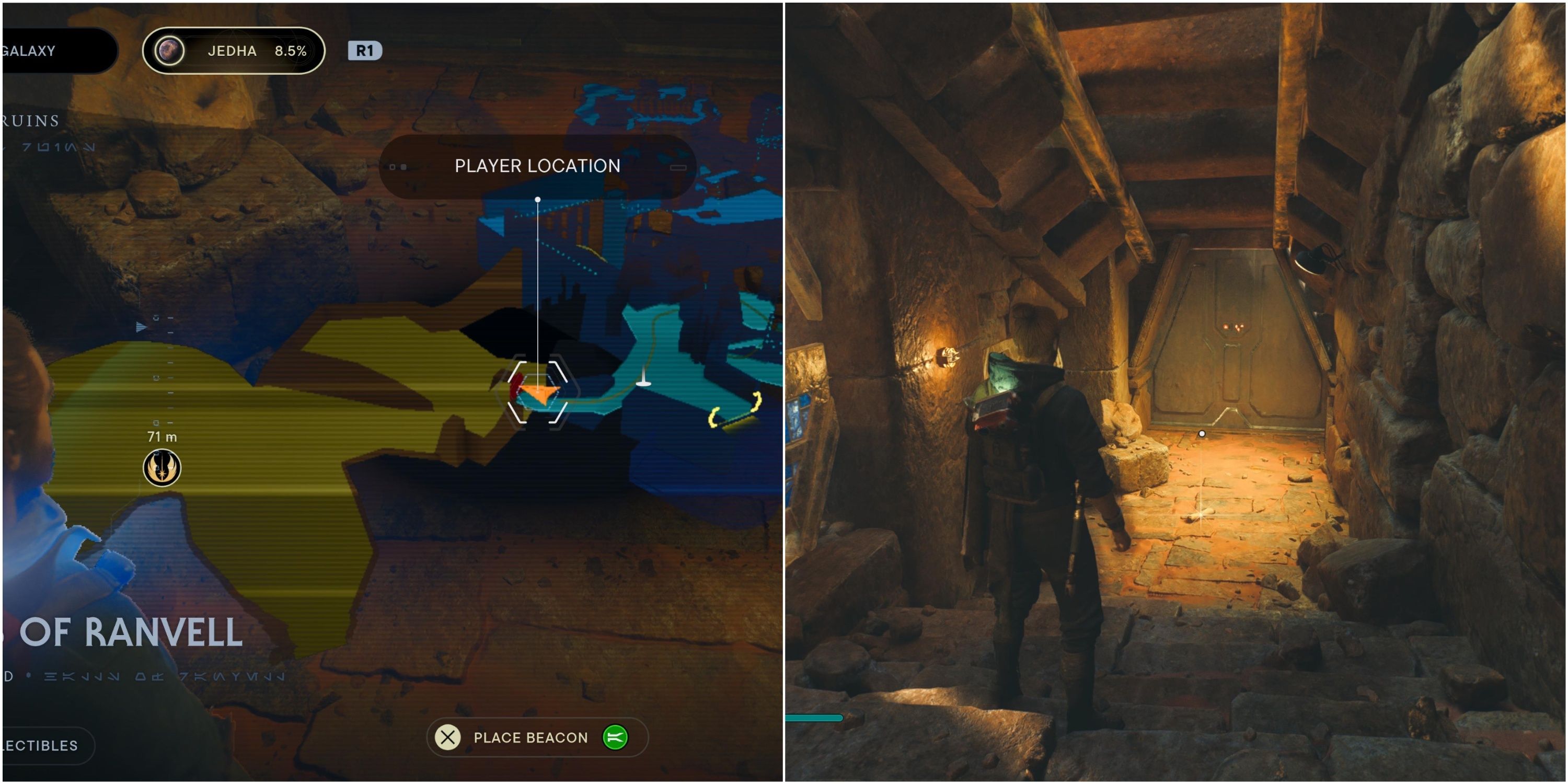Open the Jedha planet selector pill

(233, 51)
